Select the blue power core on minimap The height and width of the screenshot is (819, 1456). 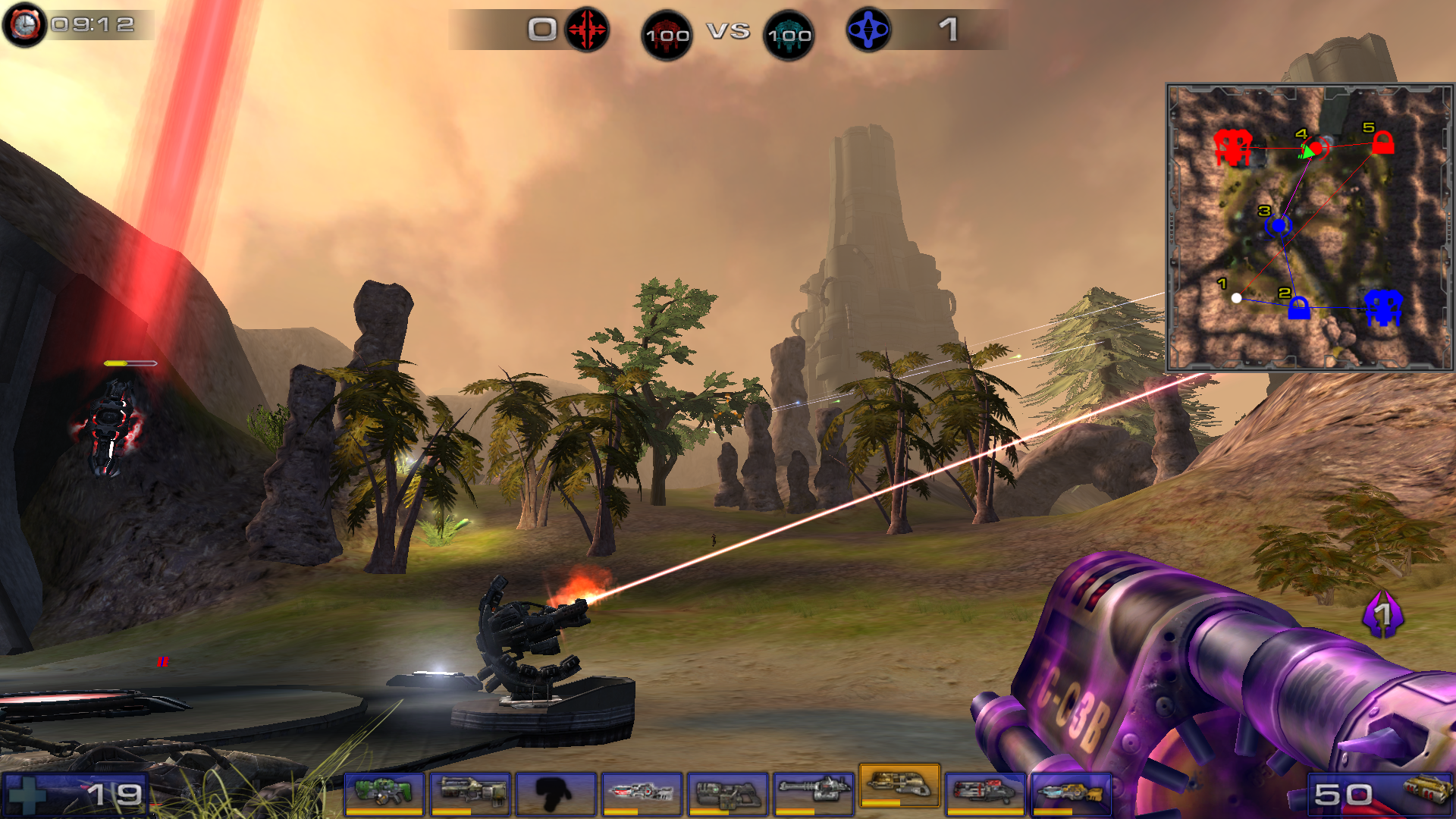click(1383, 306)
